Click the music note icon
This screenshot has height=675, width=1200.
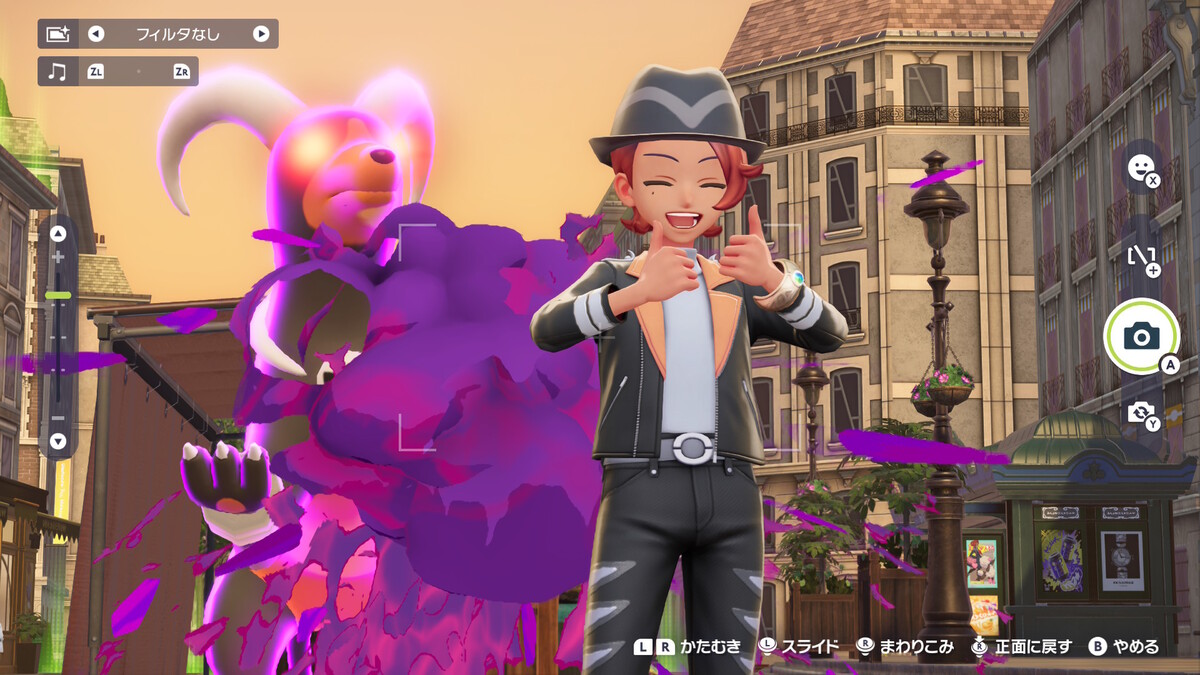(x=57, y=71)
